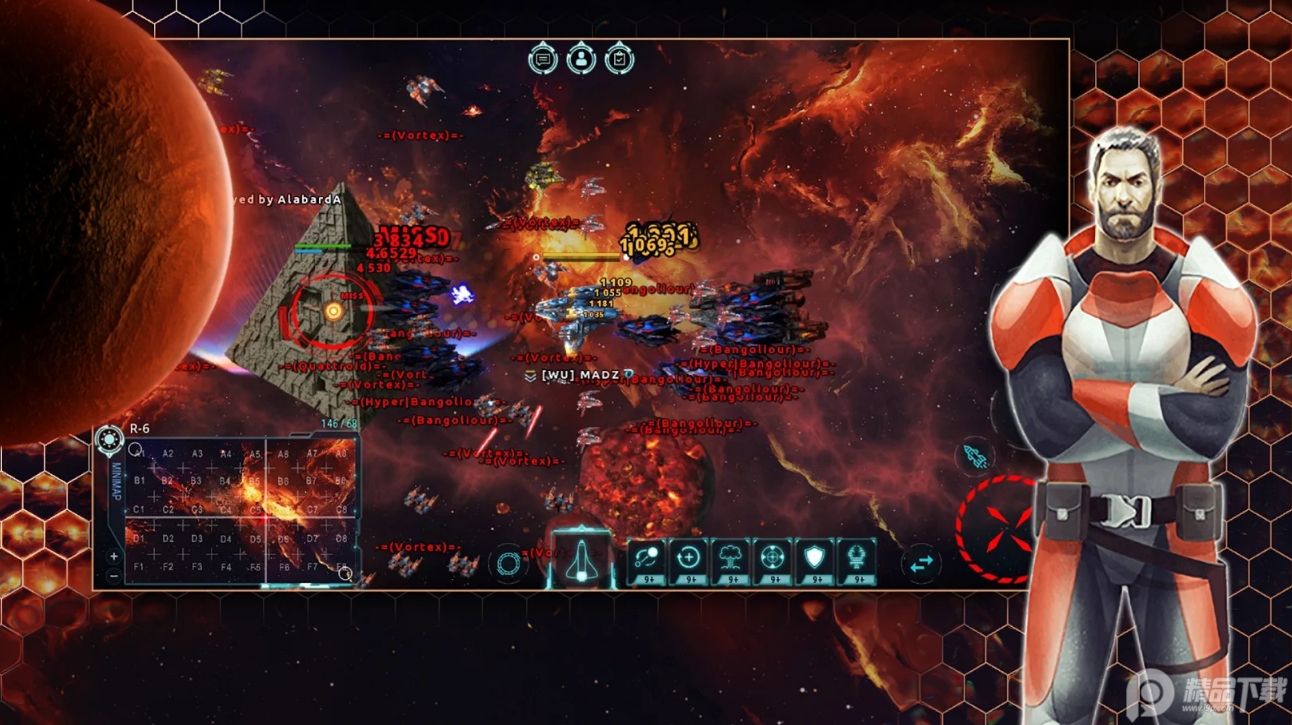Zoom out the minimap with minus button
The height and width of the screenshot is (725, 1292).
114,575
